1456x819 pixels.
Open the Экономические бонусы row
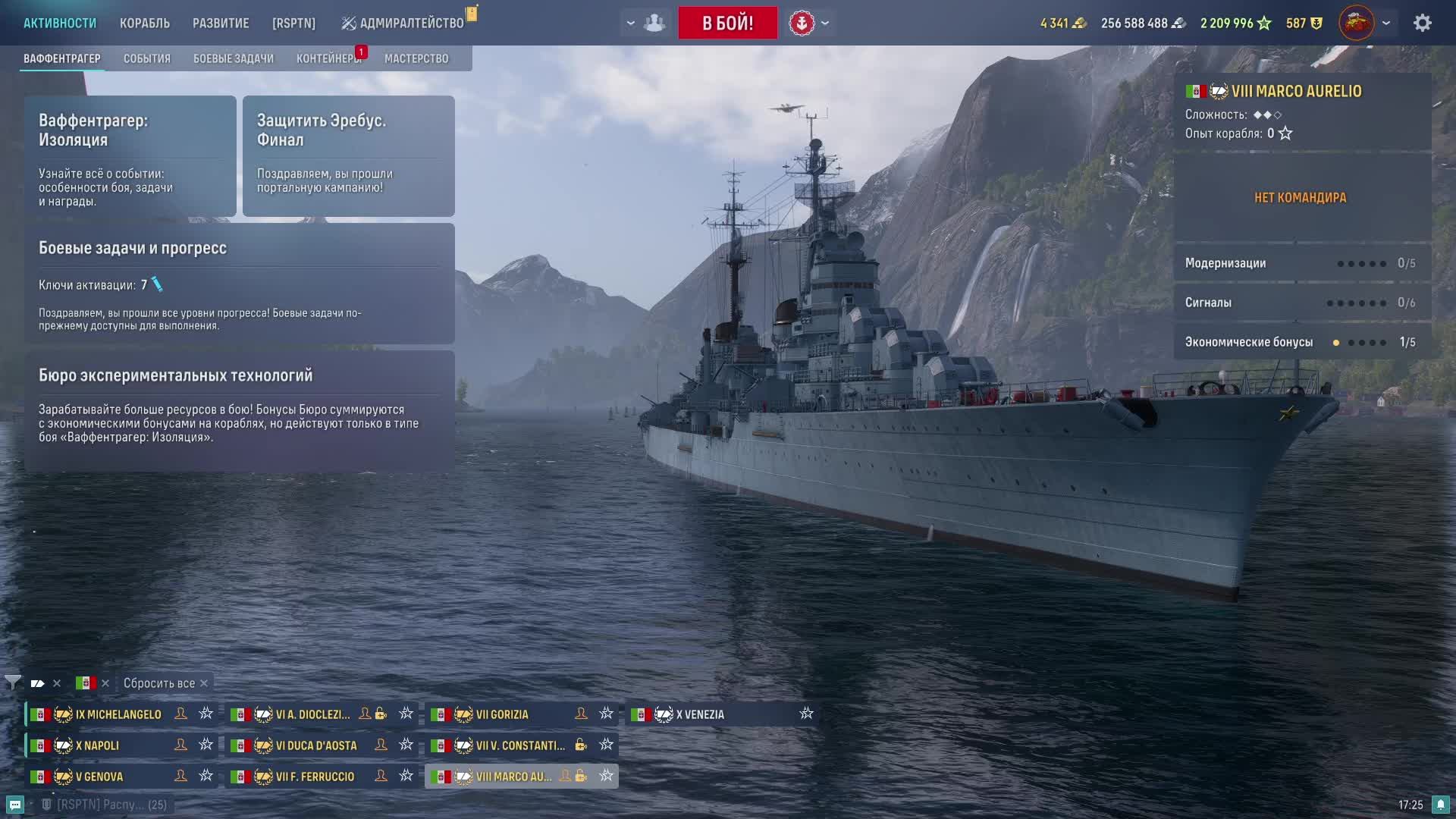click(1300, 342)
